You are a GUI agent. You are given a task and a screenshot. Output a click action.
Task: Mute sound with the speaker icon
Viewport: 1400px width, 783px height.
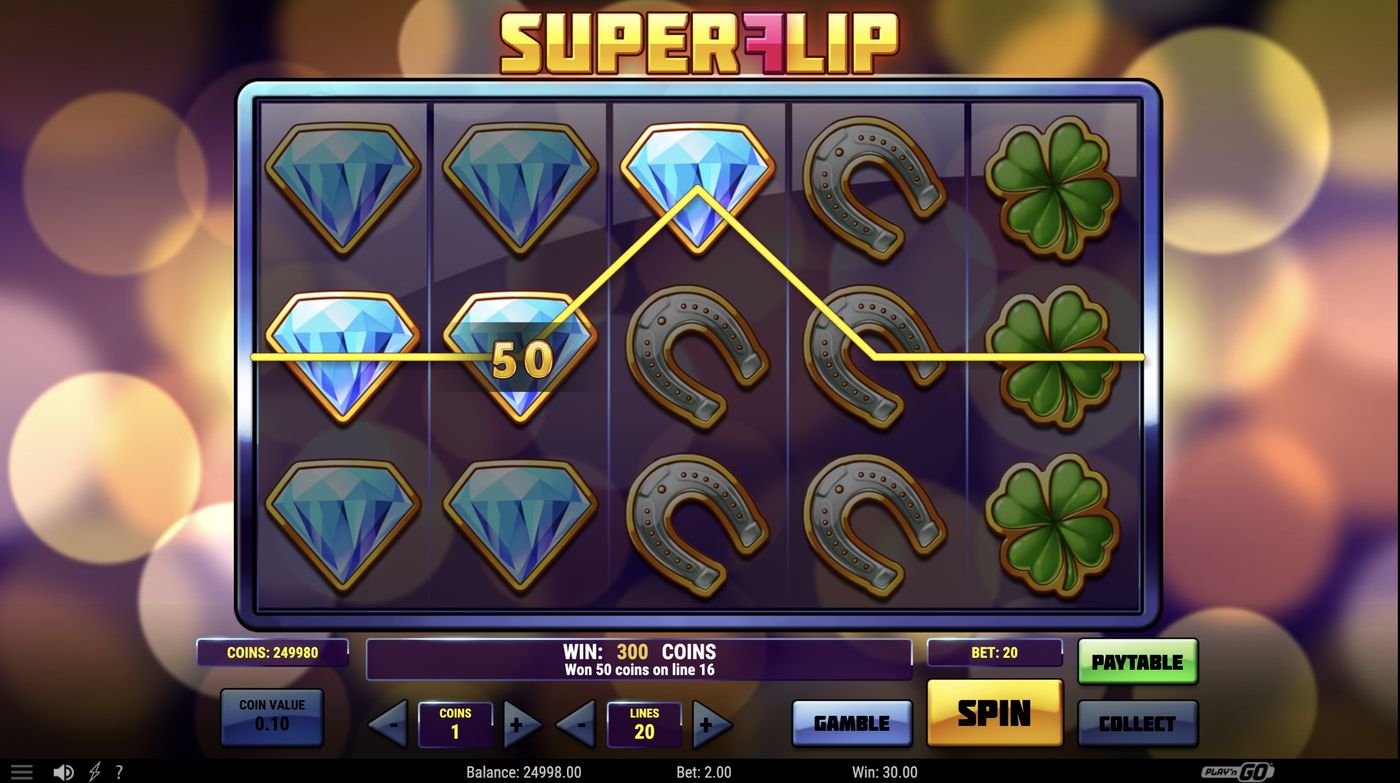click(64, 770)
